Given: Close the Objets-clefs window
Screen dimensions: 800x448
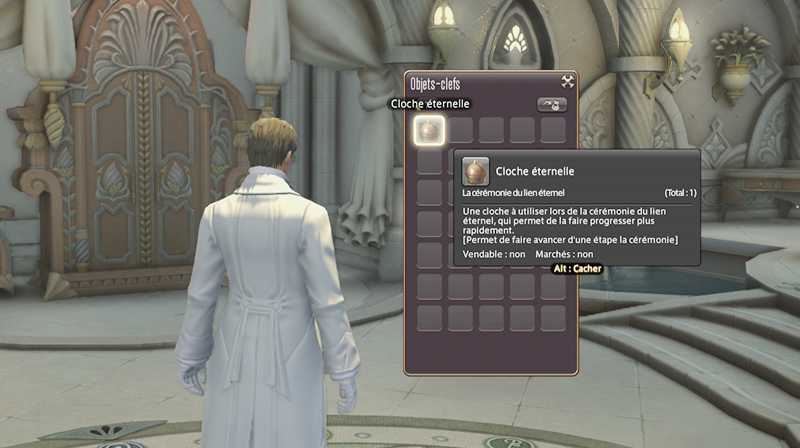Looking at the screenshot, I should [567, 82].
